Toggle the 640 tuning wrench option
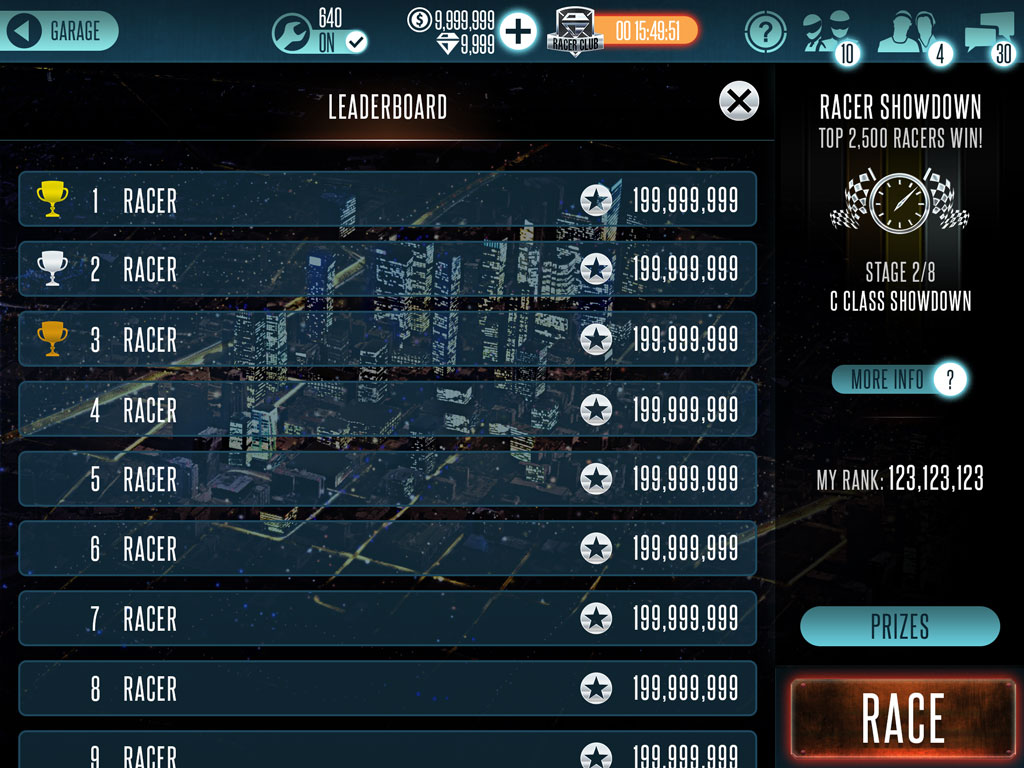The width and height of the screenshot is (1024, 768). (320, 31)
